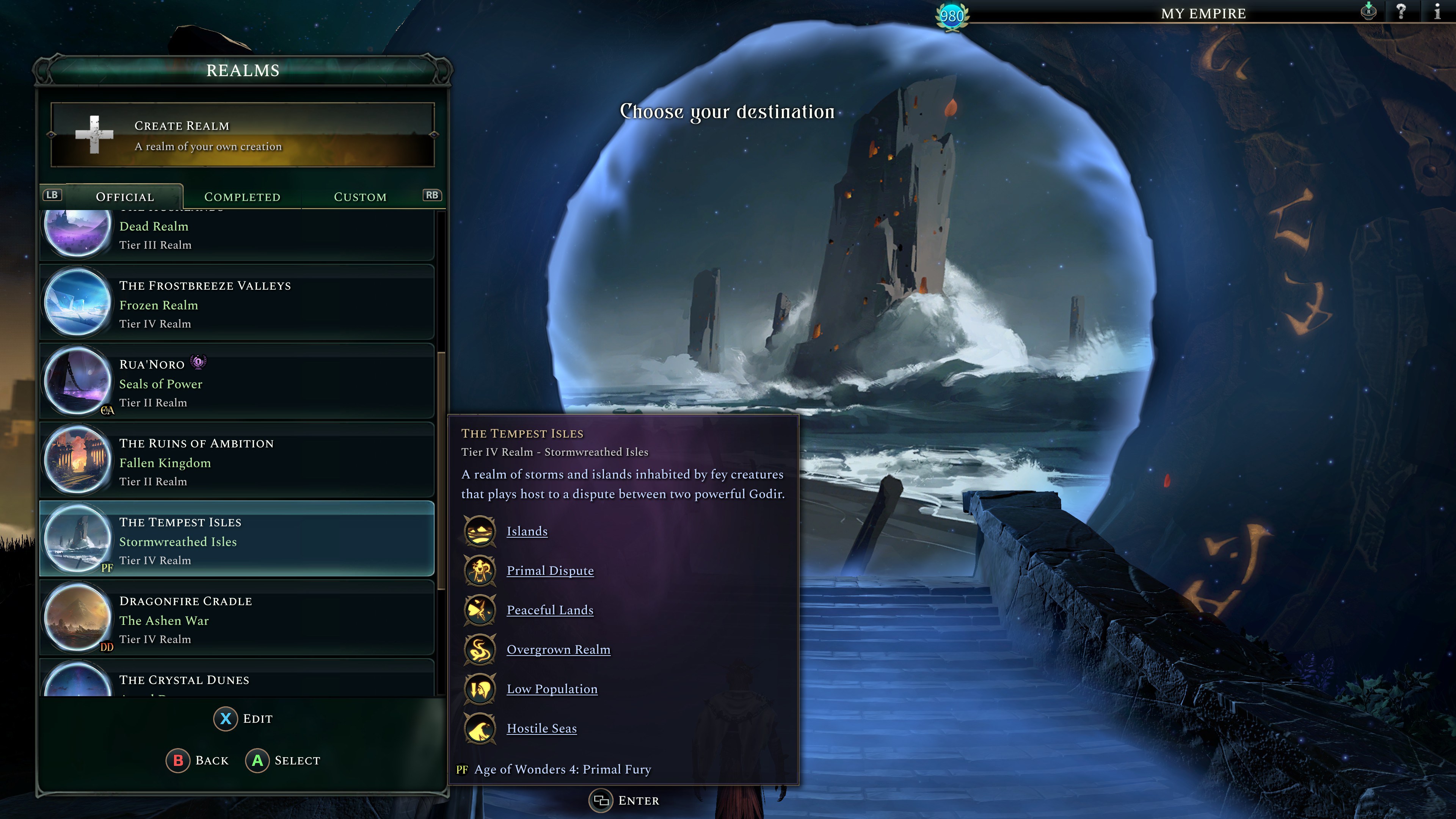Viewport: 1456px width, 819px height.
Task: Open the question mark help icon
Action: 1401,12
